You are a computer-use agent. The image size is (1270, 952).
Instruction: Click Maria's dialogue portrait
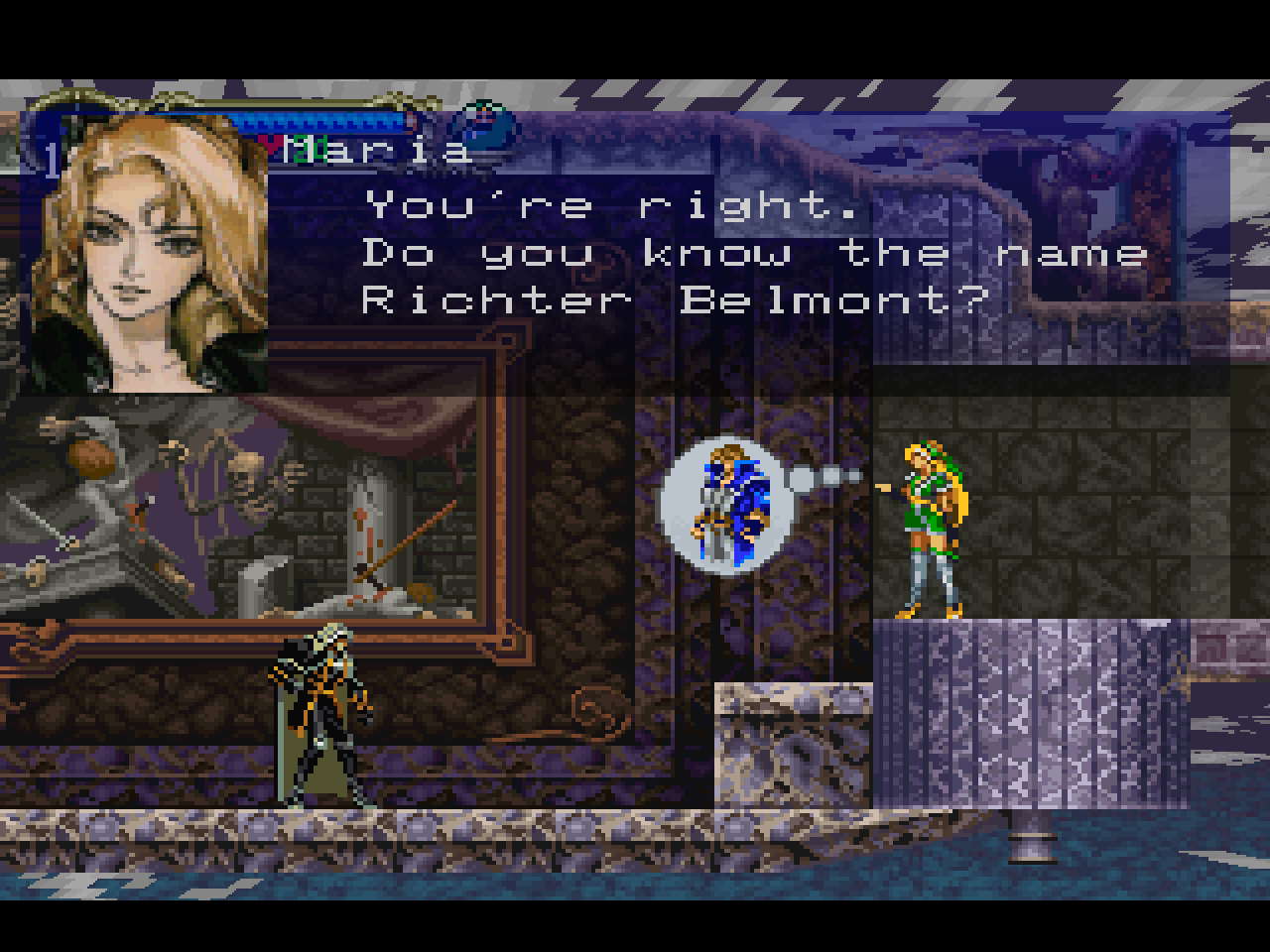pos(149,256)
